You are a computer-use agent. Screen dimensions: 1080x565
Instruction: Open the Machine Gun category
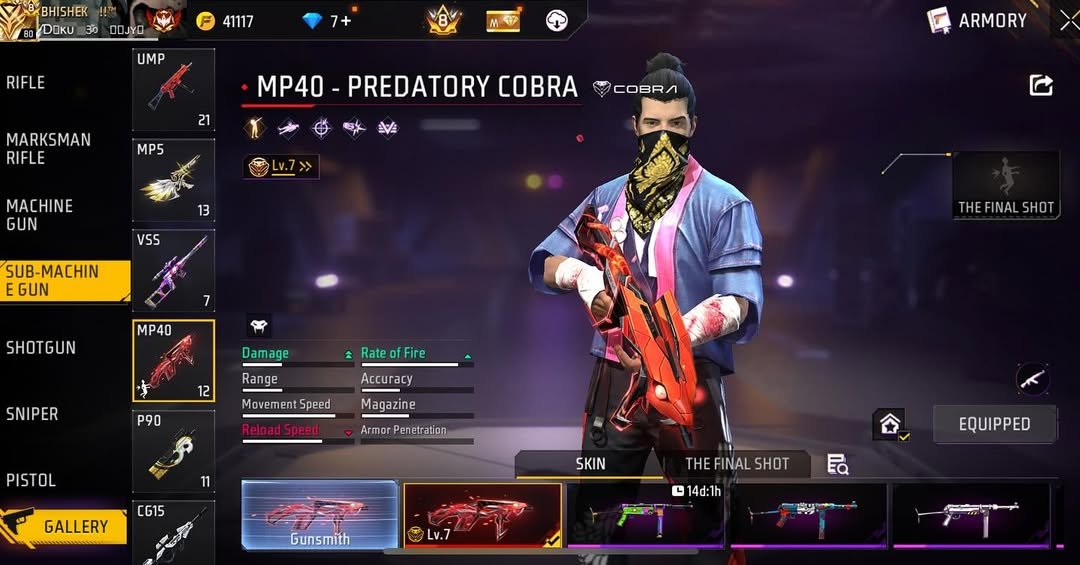click(x=40, y=215)
